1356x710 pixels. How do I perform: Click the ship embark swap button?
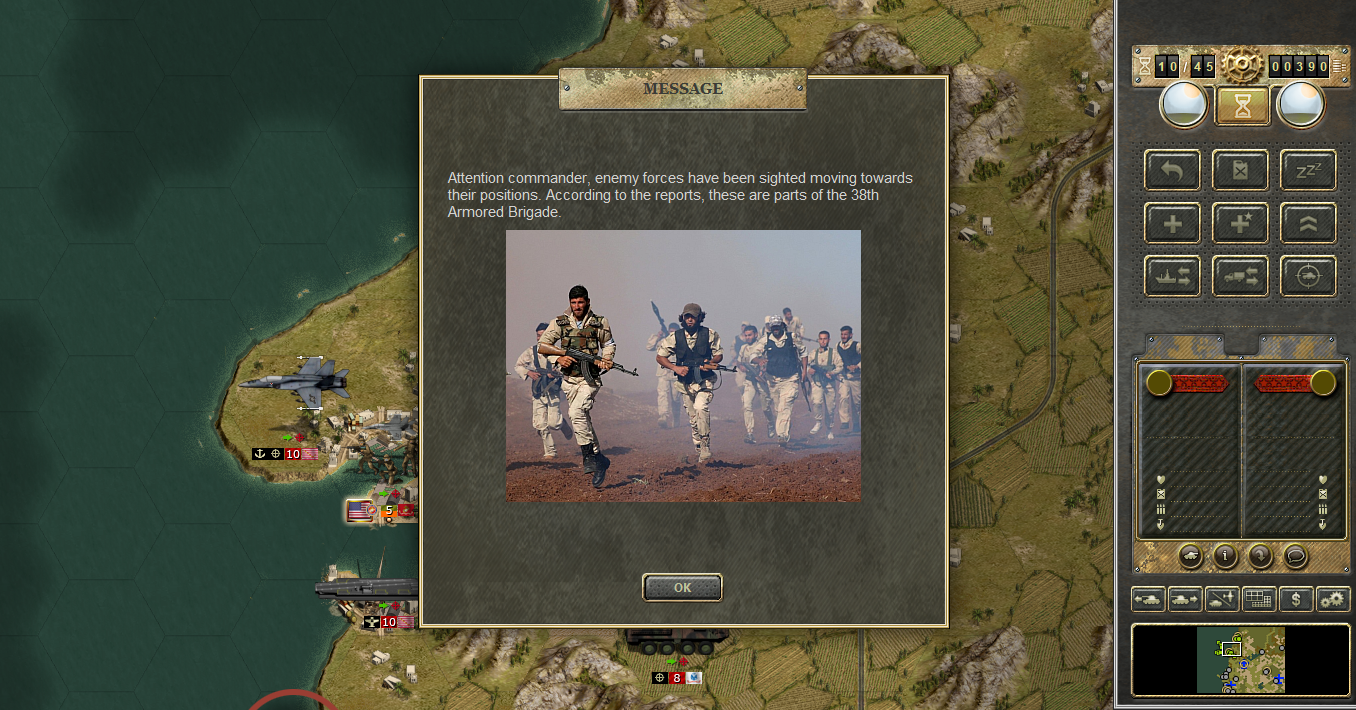1173,276
